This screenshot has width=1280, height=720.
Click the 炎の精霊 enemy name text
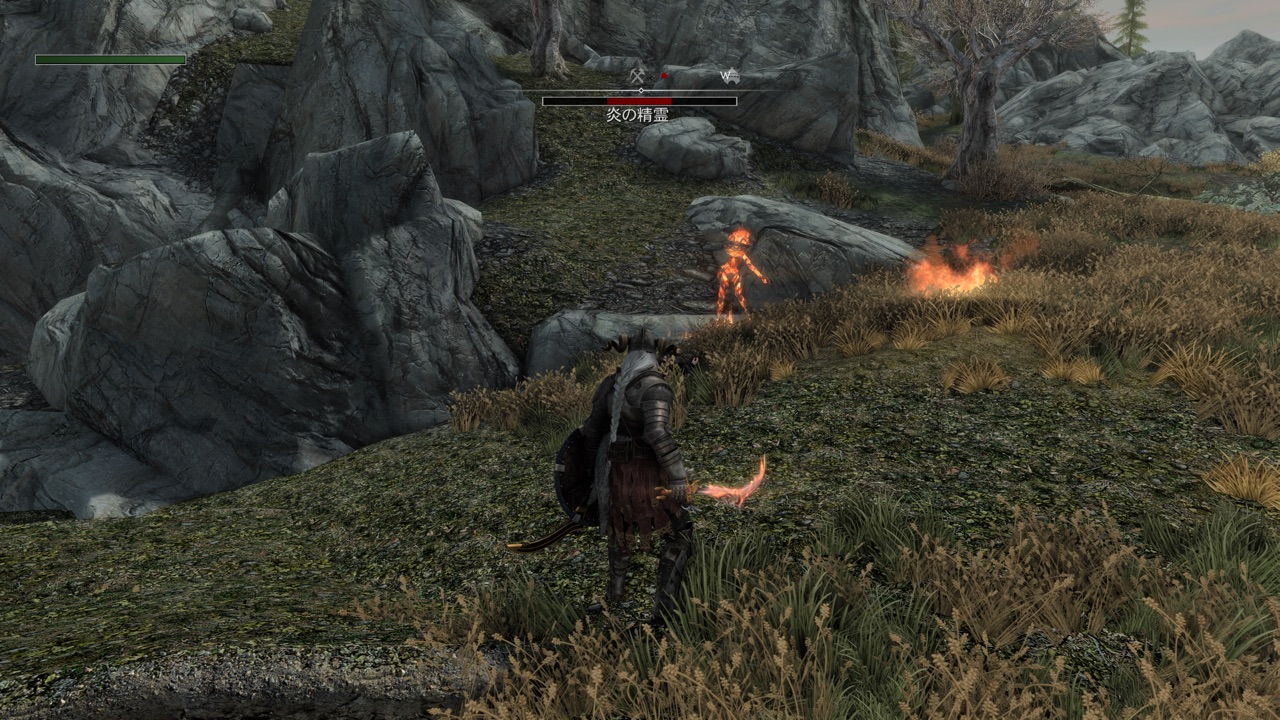tap(638, 113)
